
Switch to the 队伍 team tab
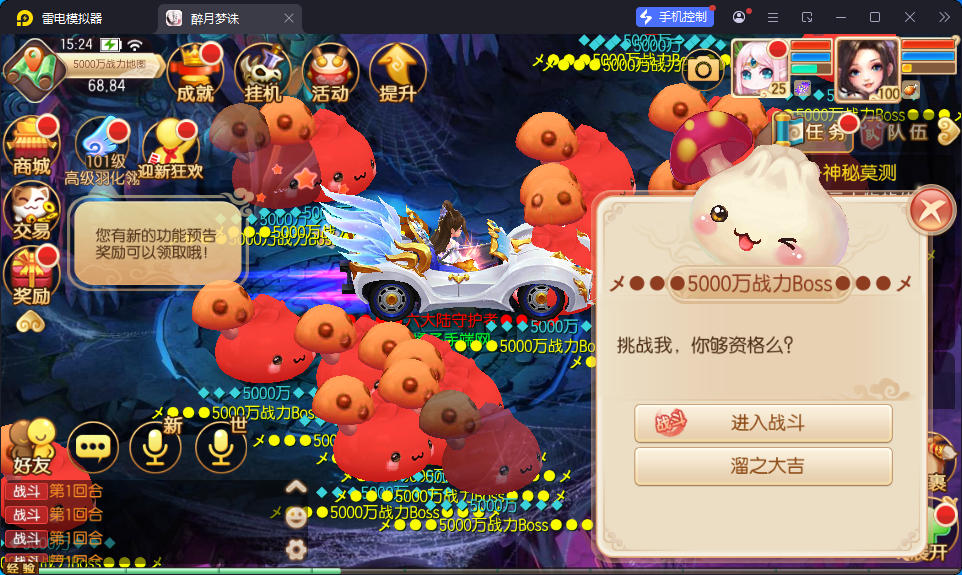(896, 131)
